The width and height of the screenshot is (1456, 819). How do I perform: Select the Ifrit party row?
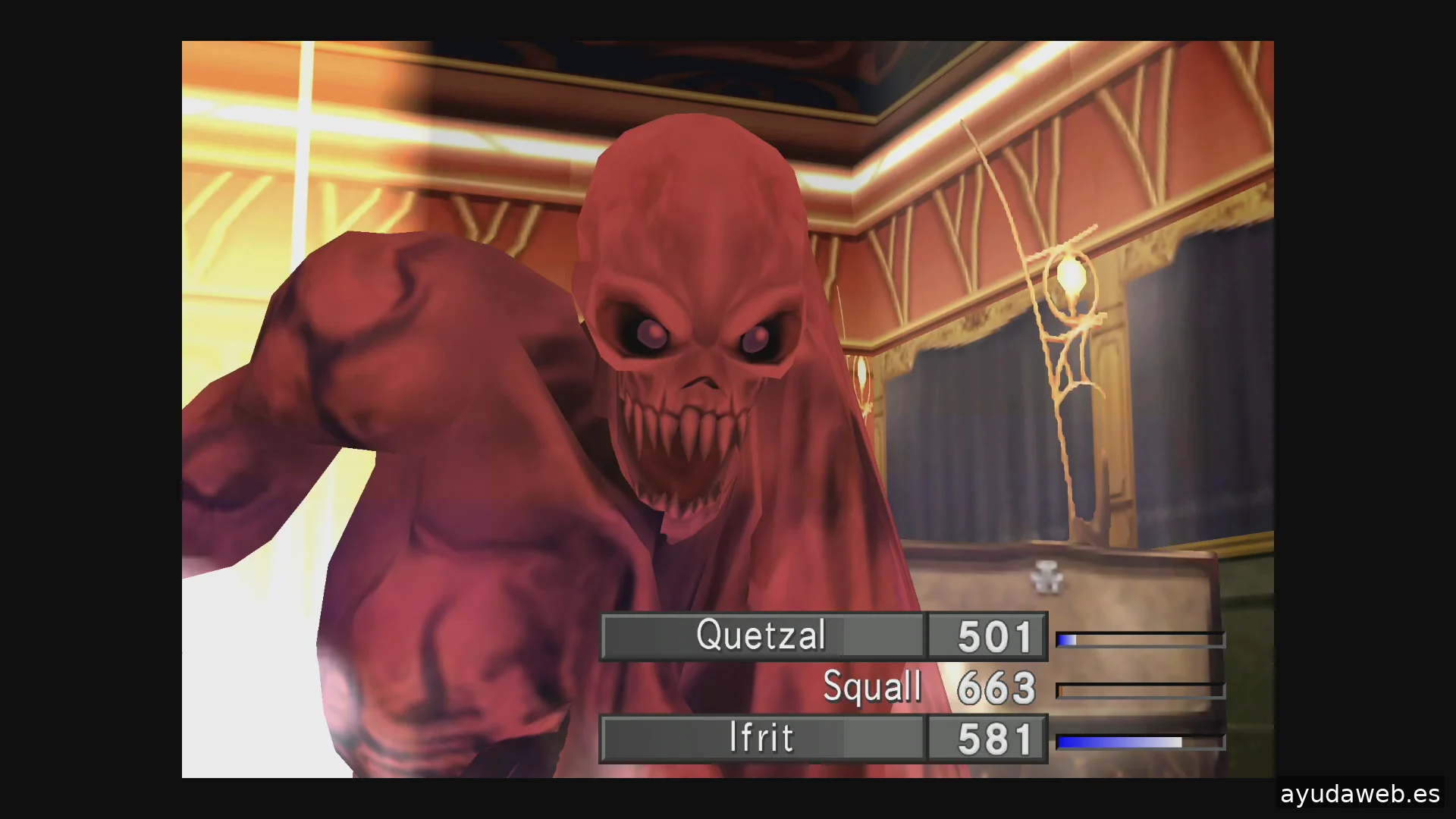point(761,738)
